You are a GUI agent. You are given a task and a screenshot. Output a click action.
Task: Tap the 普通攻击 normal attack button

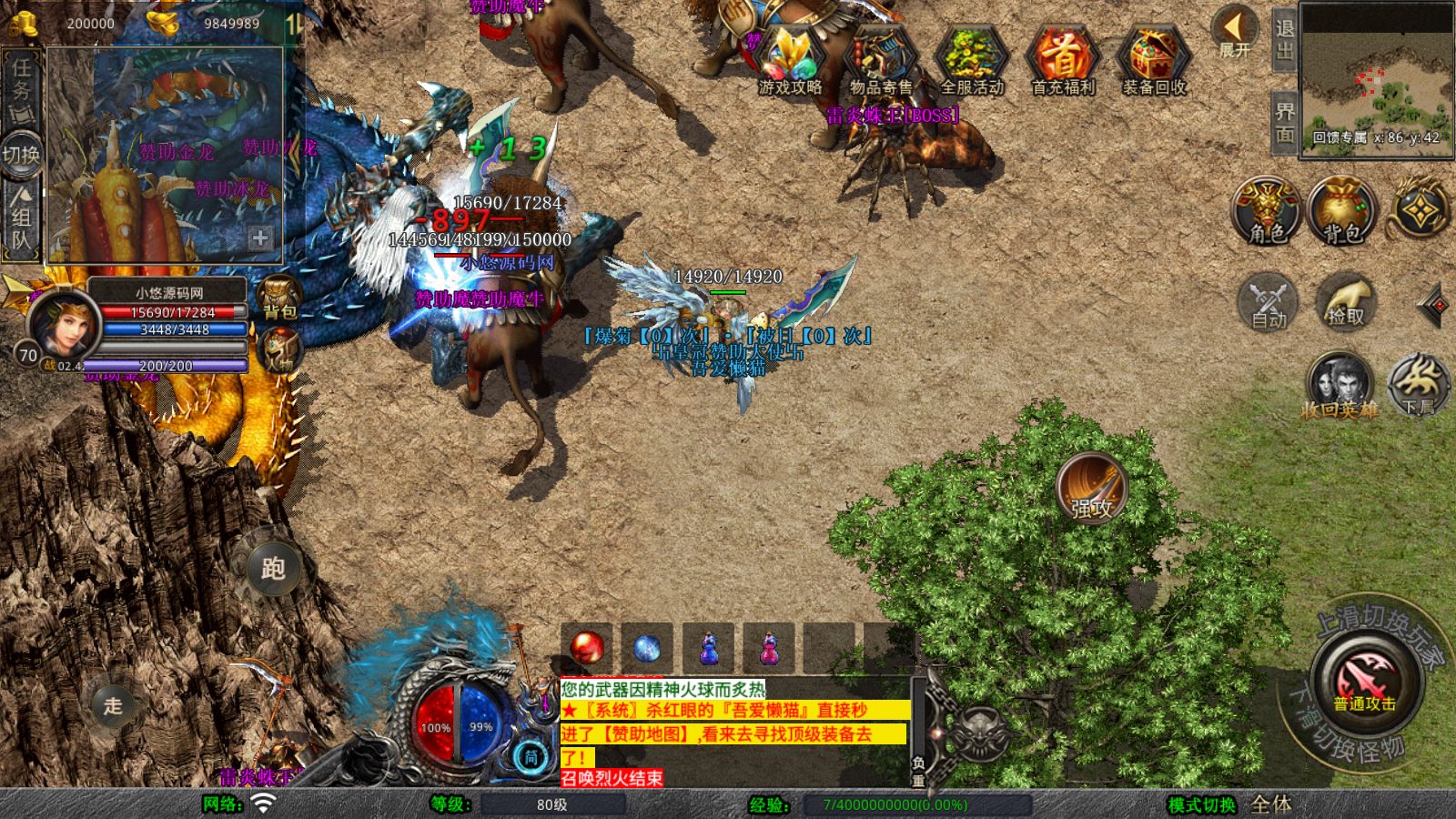pyautogui.click(x=1365, y=681)
